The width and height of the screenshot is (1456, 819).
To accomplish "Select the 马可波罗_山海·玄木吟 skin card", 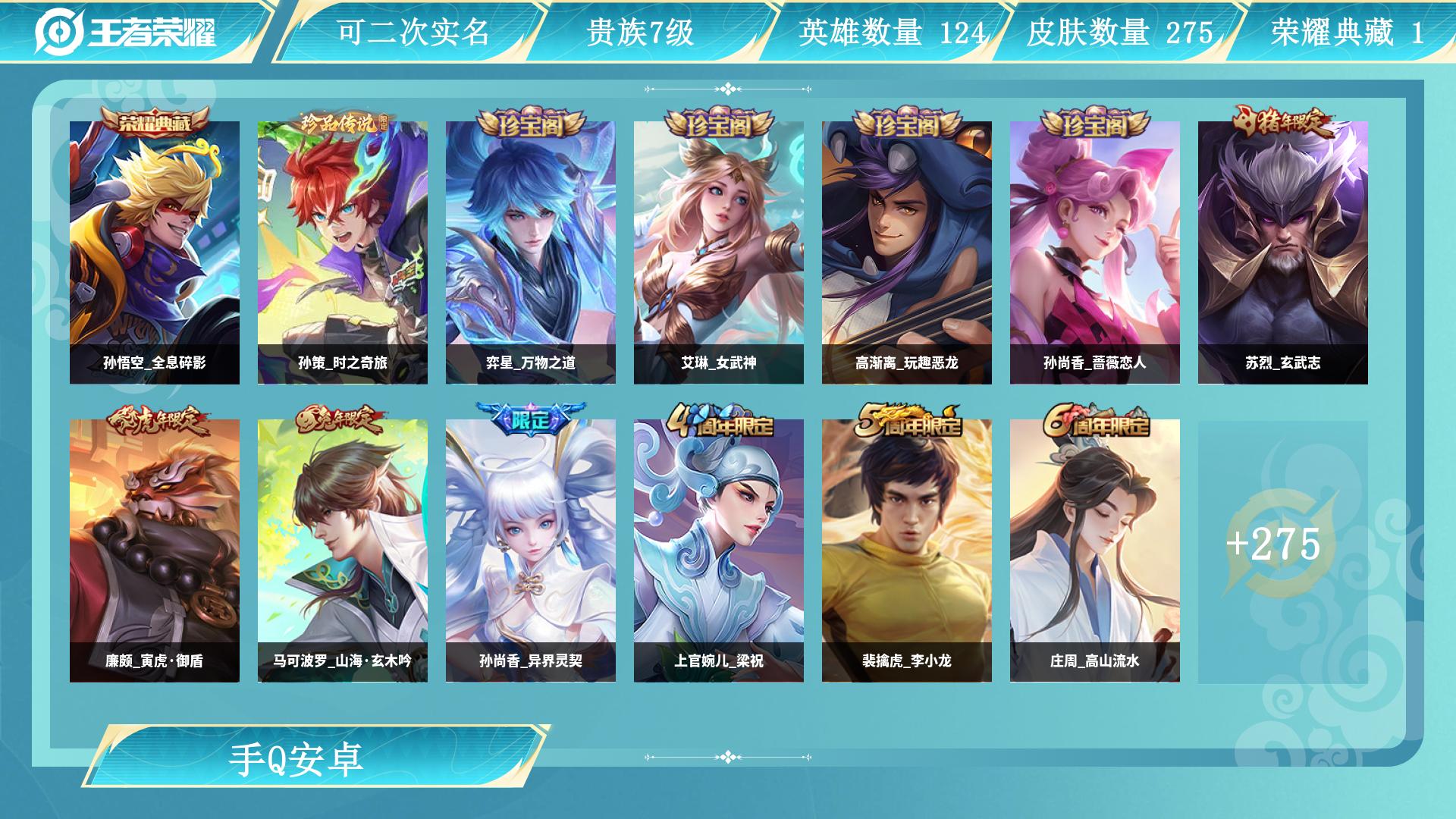I will pyautogui.click(x=343, y=551).
